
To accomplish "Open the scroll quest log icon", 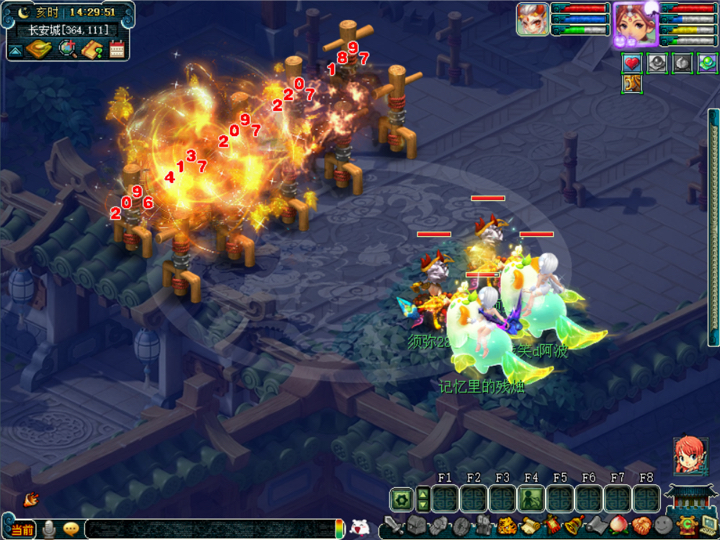I will point(528,525).
